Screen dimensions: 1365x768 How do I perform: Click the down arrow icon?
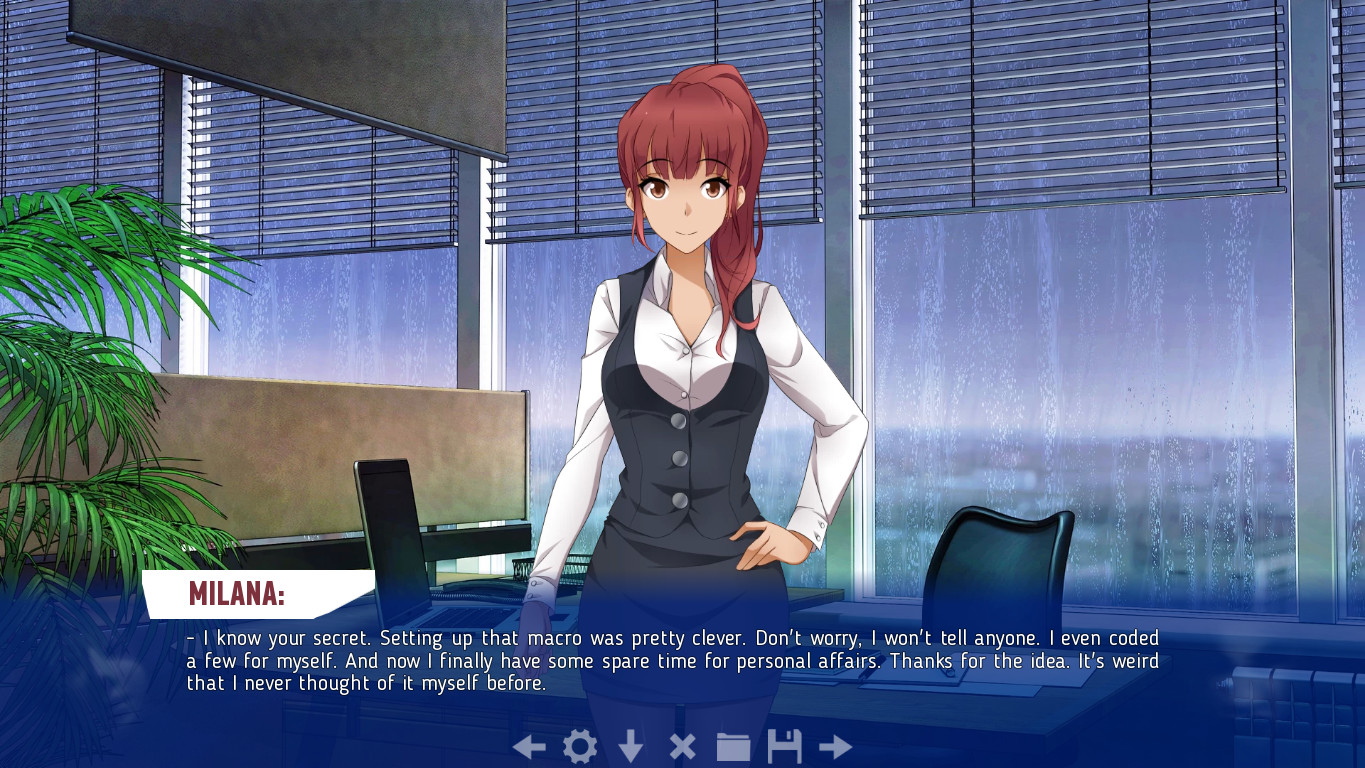click(631, 747)
